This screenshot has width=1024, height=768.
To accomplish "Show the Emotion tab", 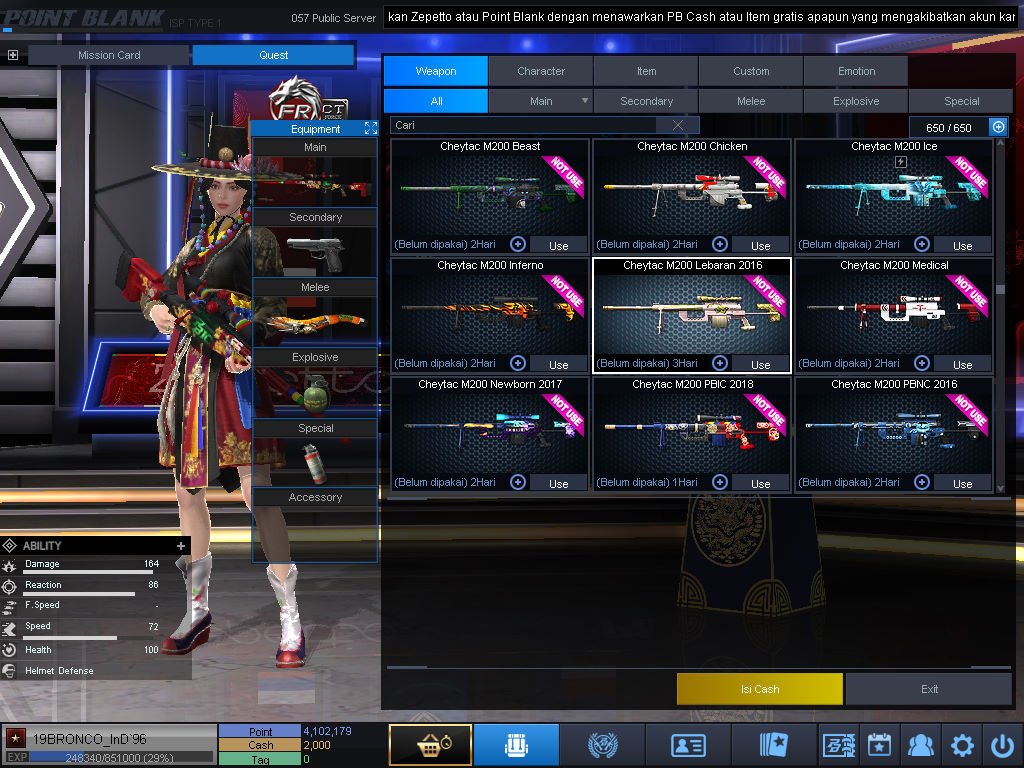I will tap(856, 71).
